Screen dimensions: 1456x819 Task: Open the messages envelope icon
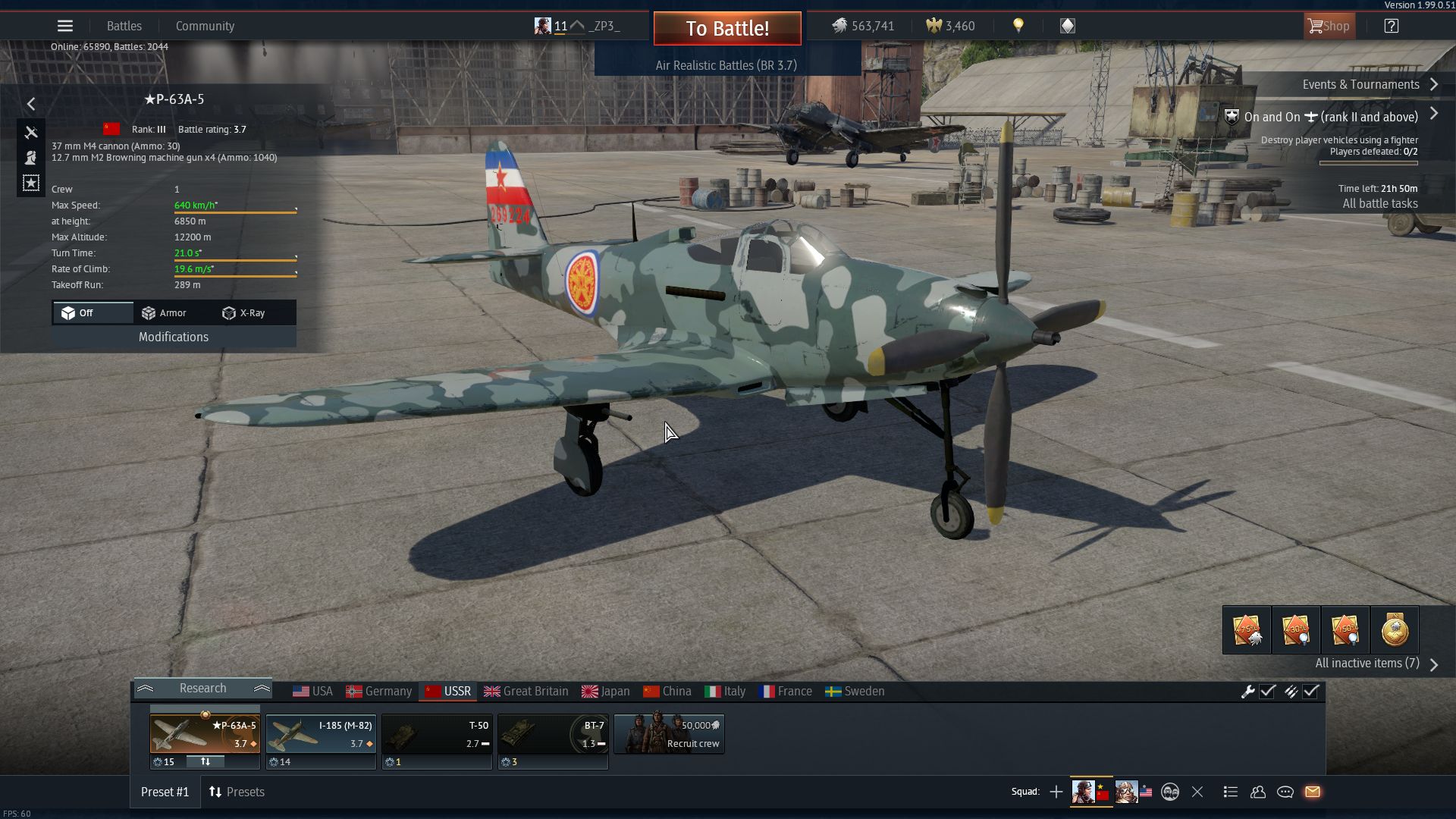click(1313, 792)
